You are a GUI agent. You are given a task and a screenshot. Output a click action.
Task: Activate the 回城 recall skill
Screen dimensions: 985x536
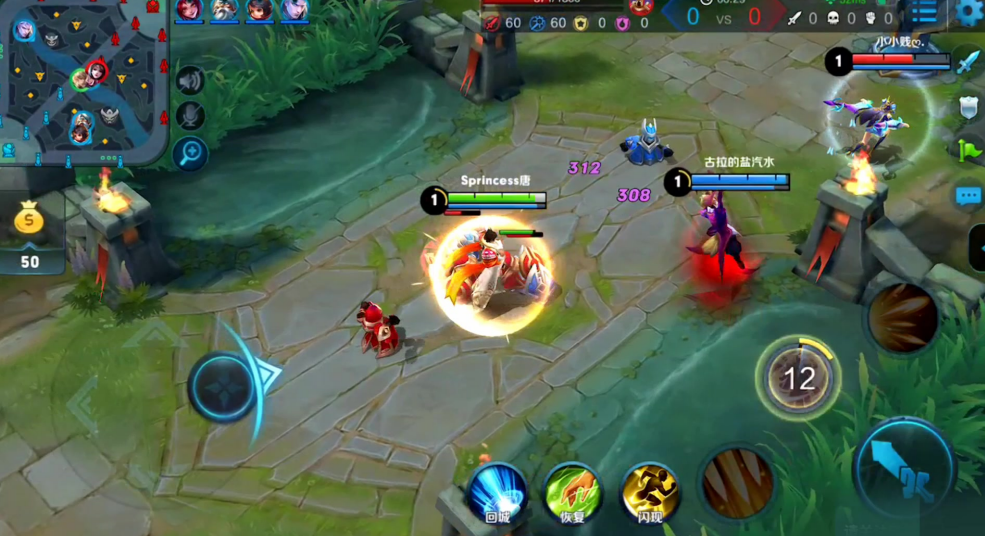(497, 492)
